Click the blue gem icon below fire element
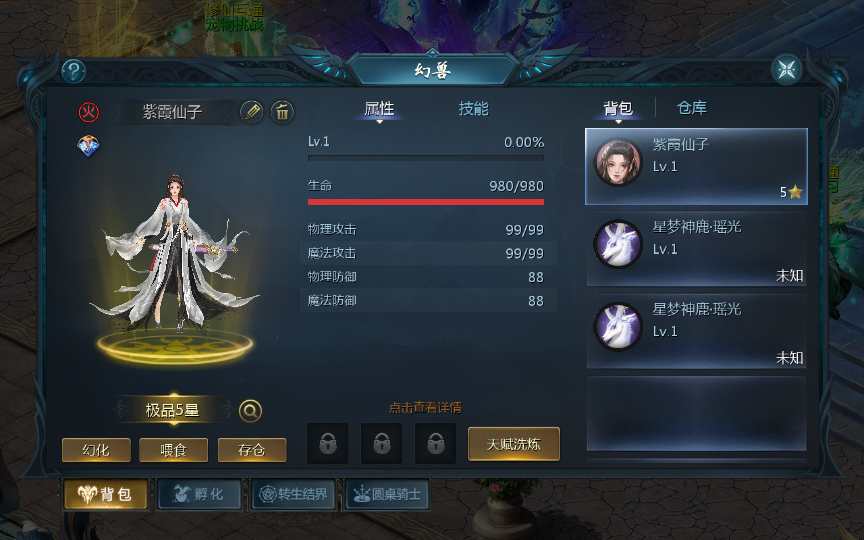 click(88, 146)
